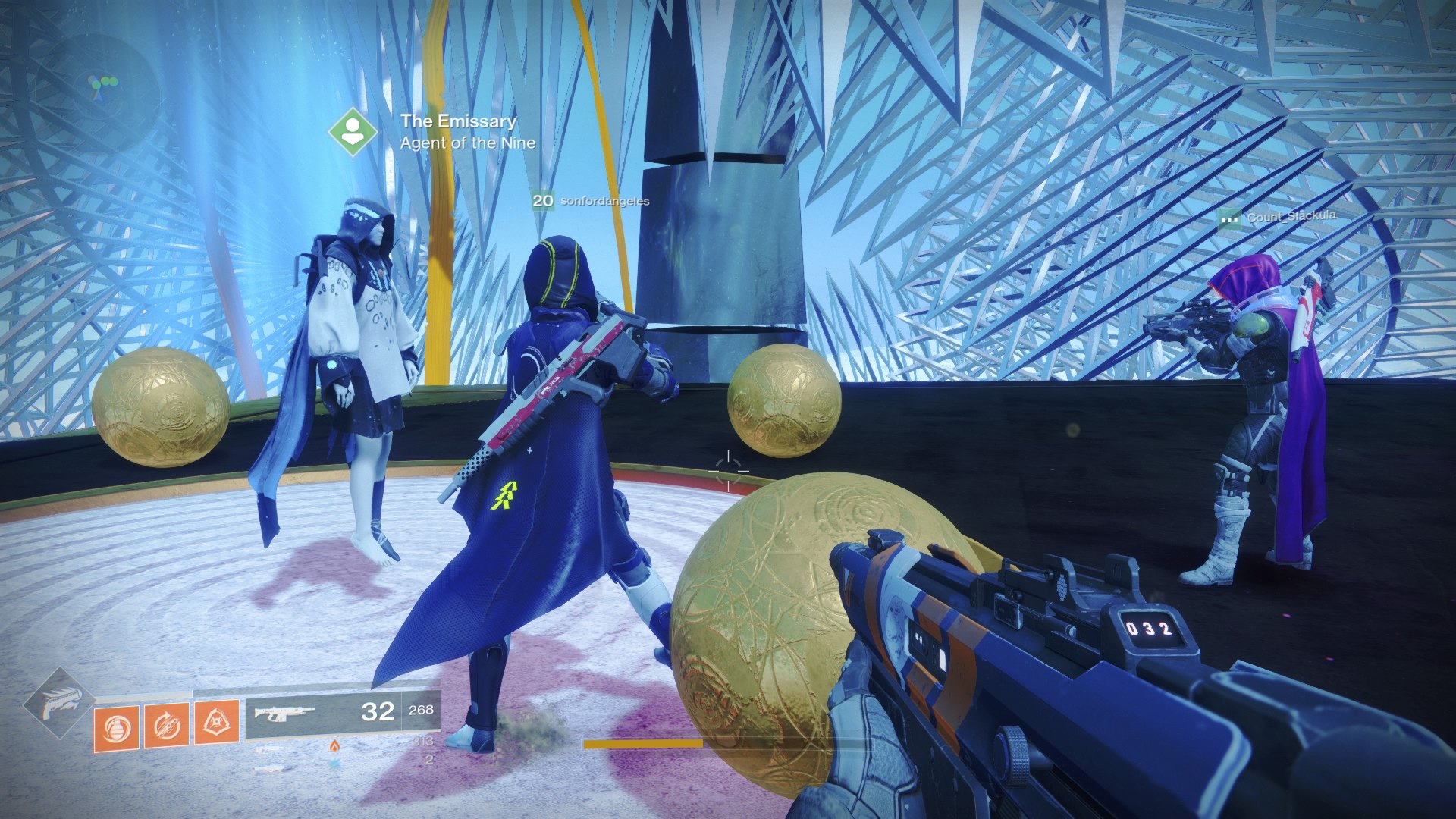Trigger the hooded class ability icon

[217, 723]
